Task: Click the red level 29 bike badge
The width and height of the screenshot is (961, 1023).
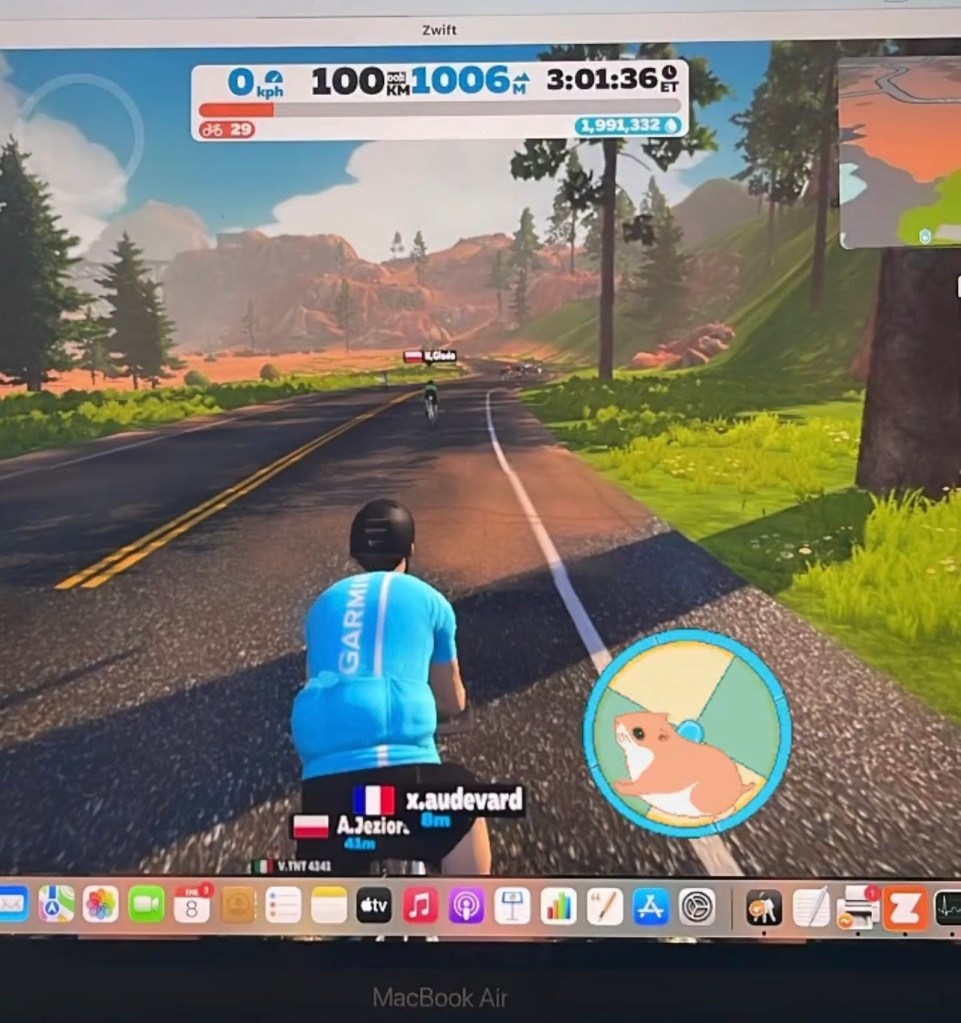Action: 226,129
